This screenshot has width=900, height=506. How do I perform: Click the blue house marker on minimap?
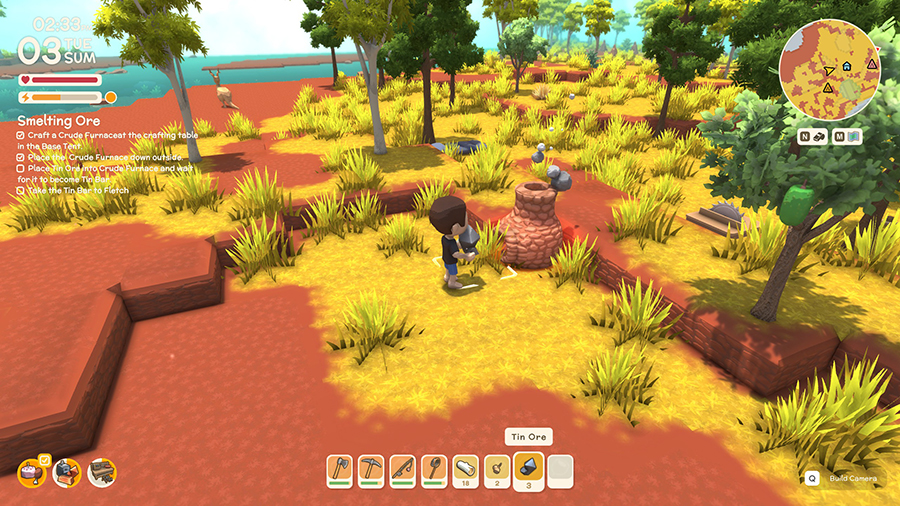847,66
